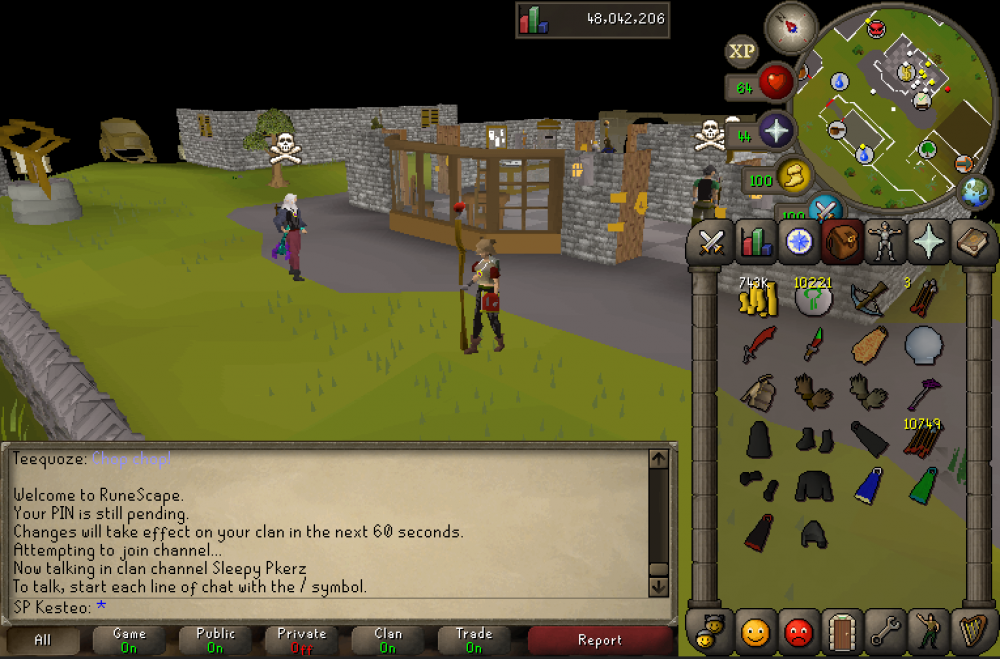1000x659 pixels.
Task: Toggle the XP drops button
Action: (741, 51)
